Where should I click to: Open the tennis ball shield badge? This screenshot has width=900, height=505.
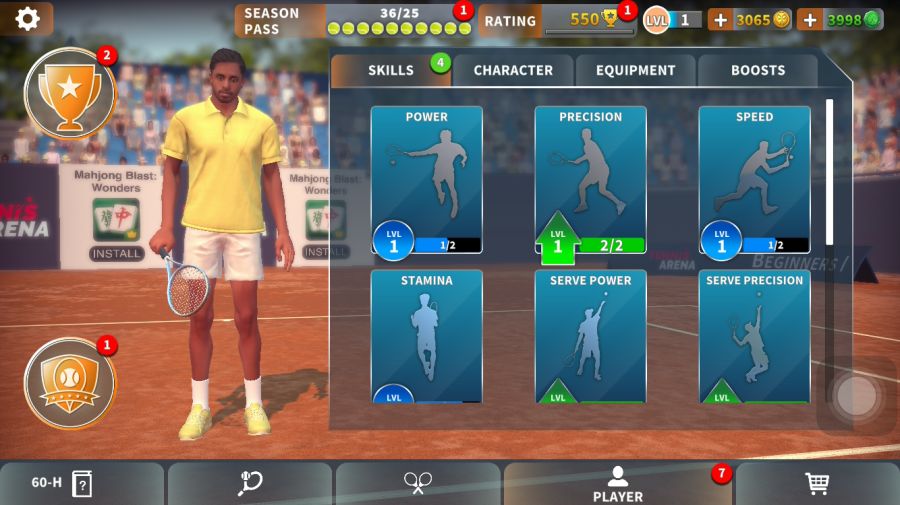click(x=69, y=383)
